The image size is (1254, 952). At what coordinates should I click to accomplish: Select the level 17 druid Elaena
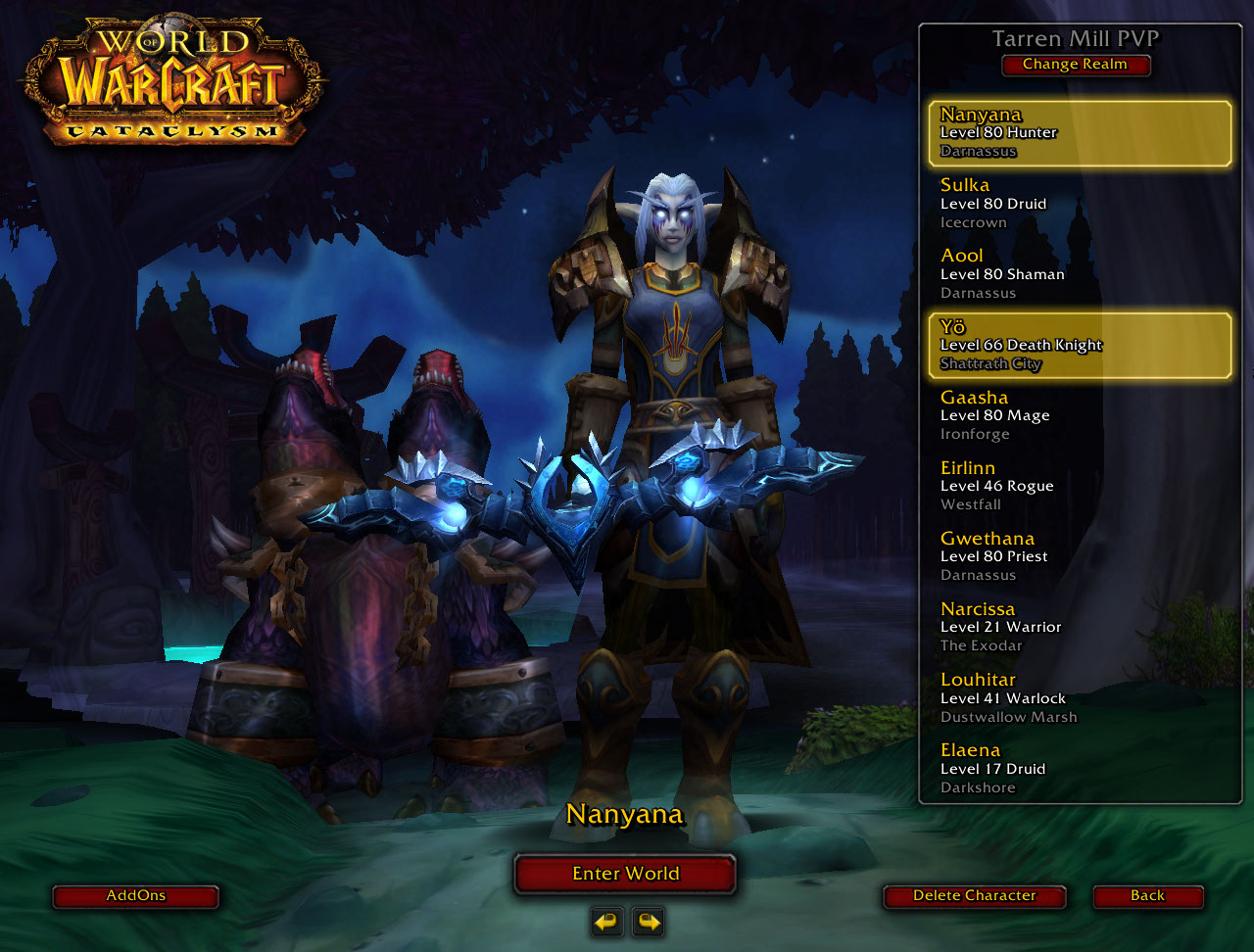click(1079, 768)
